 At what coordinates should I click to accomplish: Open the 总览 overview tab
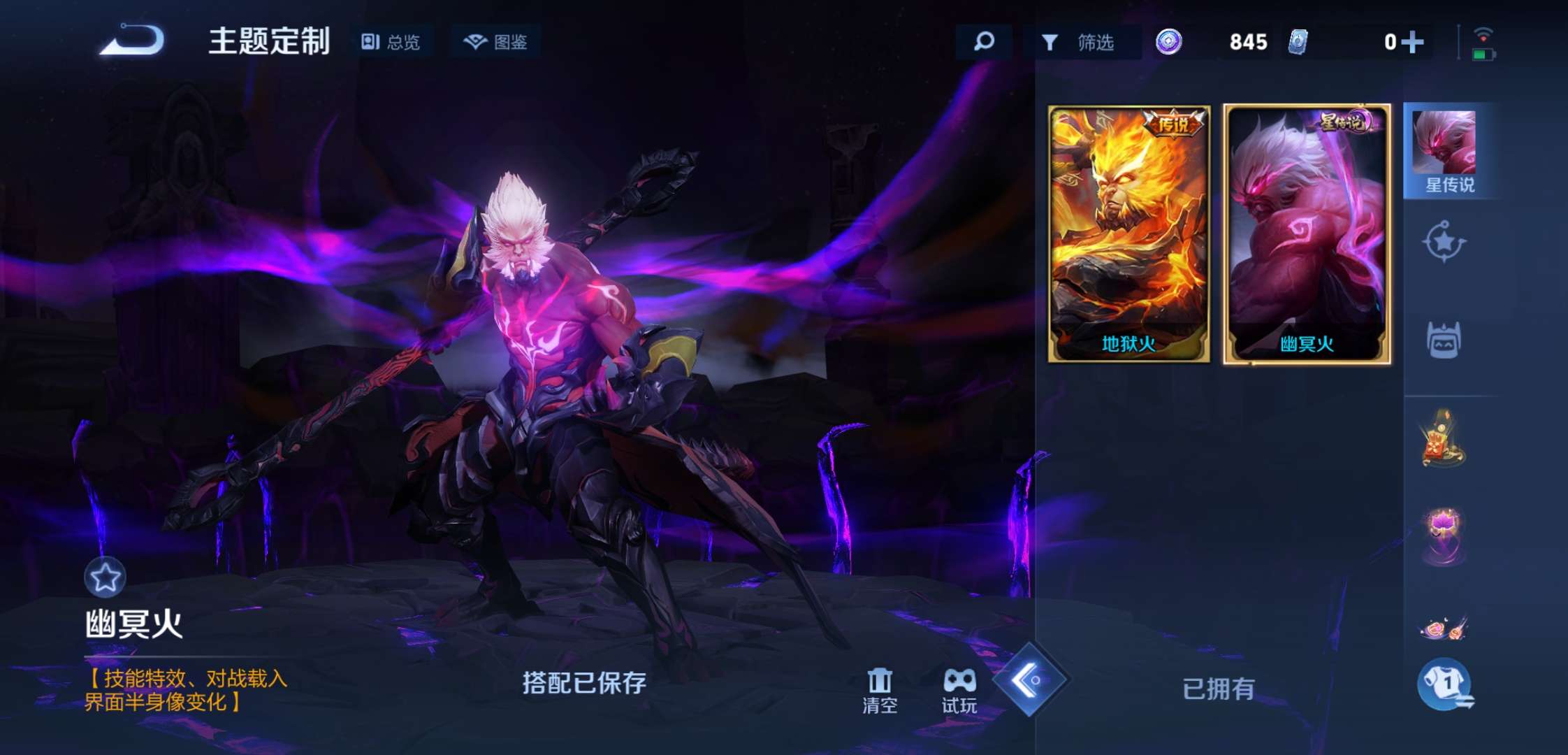(391, 42)
